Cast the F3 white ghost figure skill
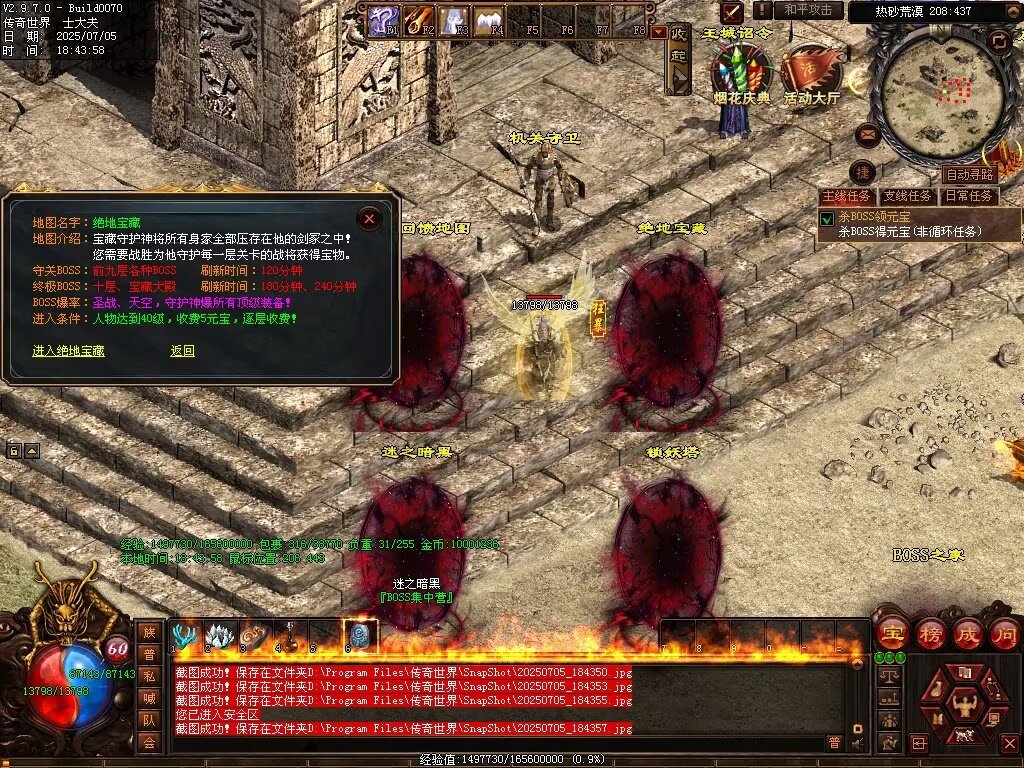Image resolution: width=1024 pixels, height=768 pixels. [454, 20]
